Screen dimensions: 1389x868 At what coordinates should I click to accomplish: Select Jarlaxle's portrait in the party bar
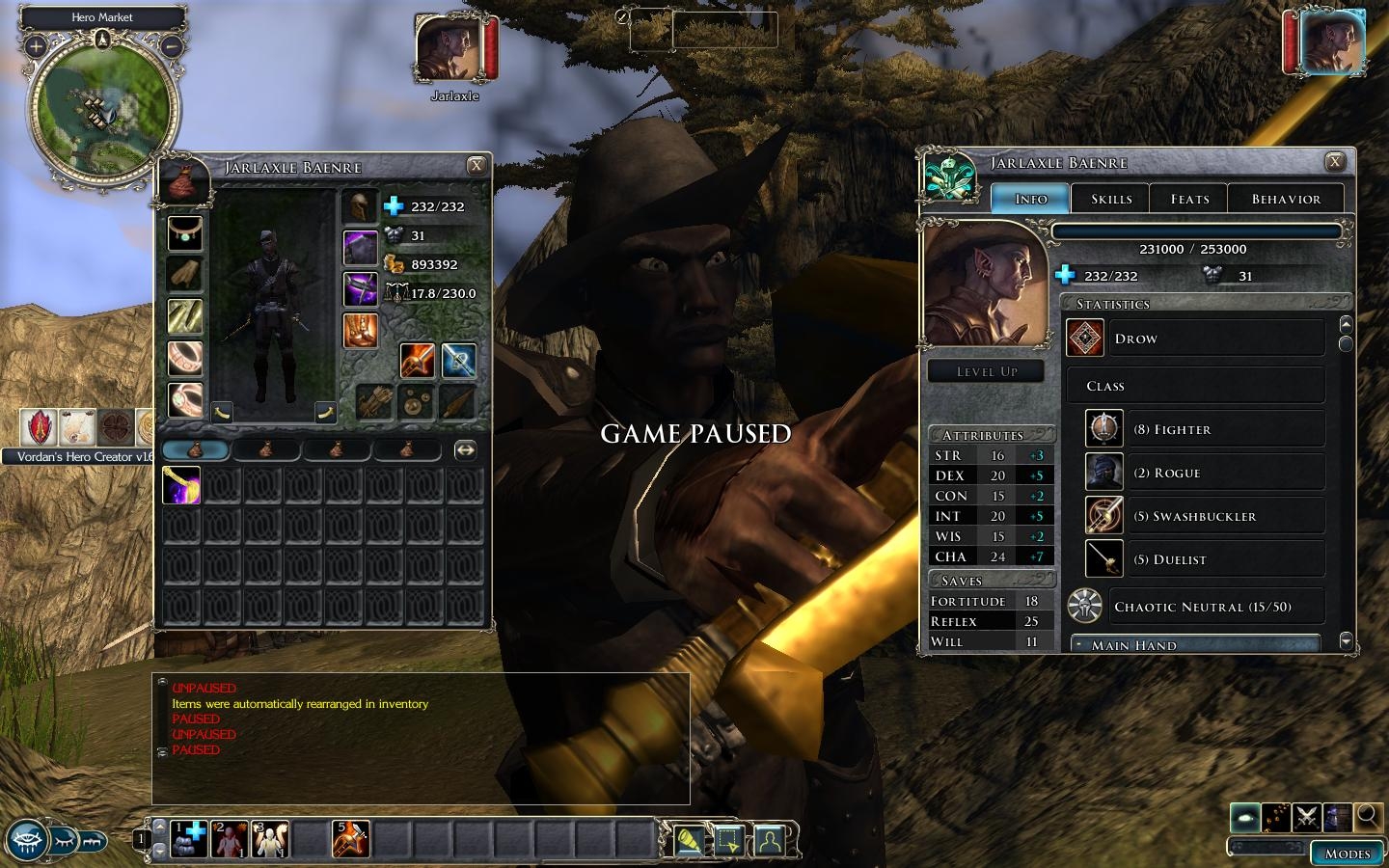tap(449, 48)
